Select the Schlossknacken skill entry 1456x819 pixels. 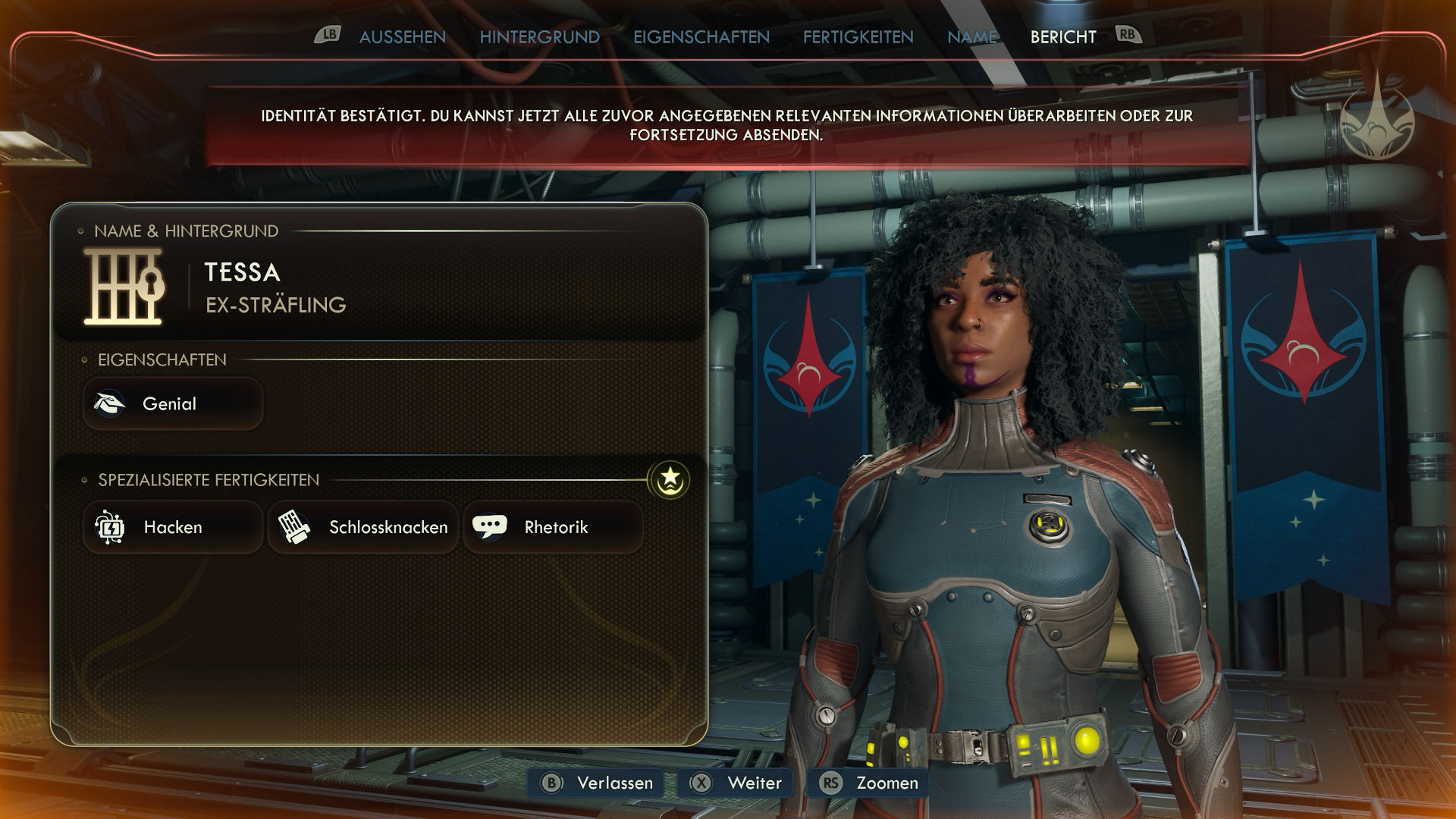pyautogui.click(x=363, y=528)
